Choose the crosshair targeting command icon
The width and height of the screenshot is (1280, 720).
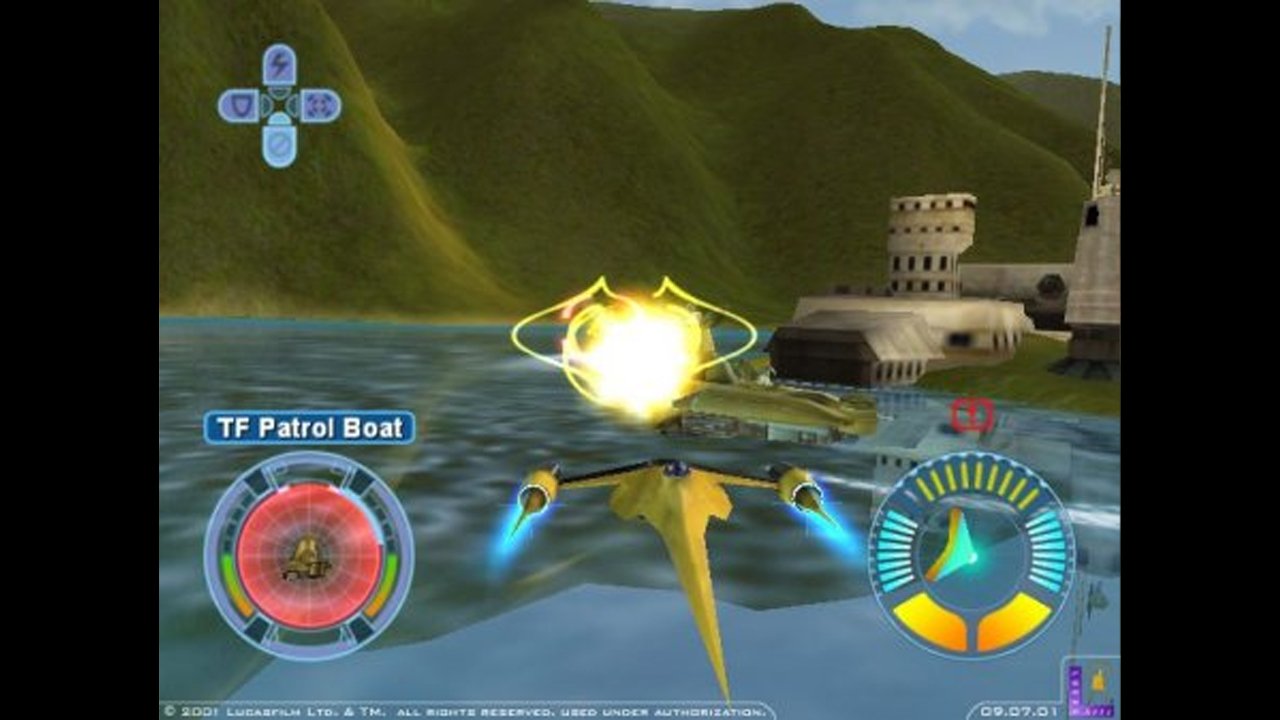(x=320, y=105)
